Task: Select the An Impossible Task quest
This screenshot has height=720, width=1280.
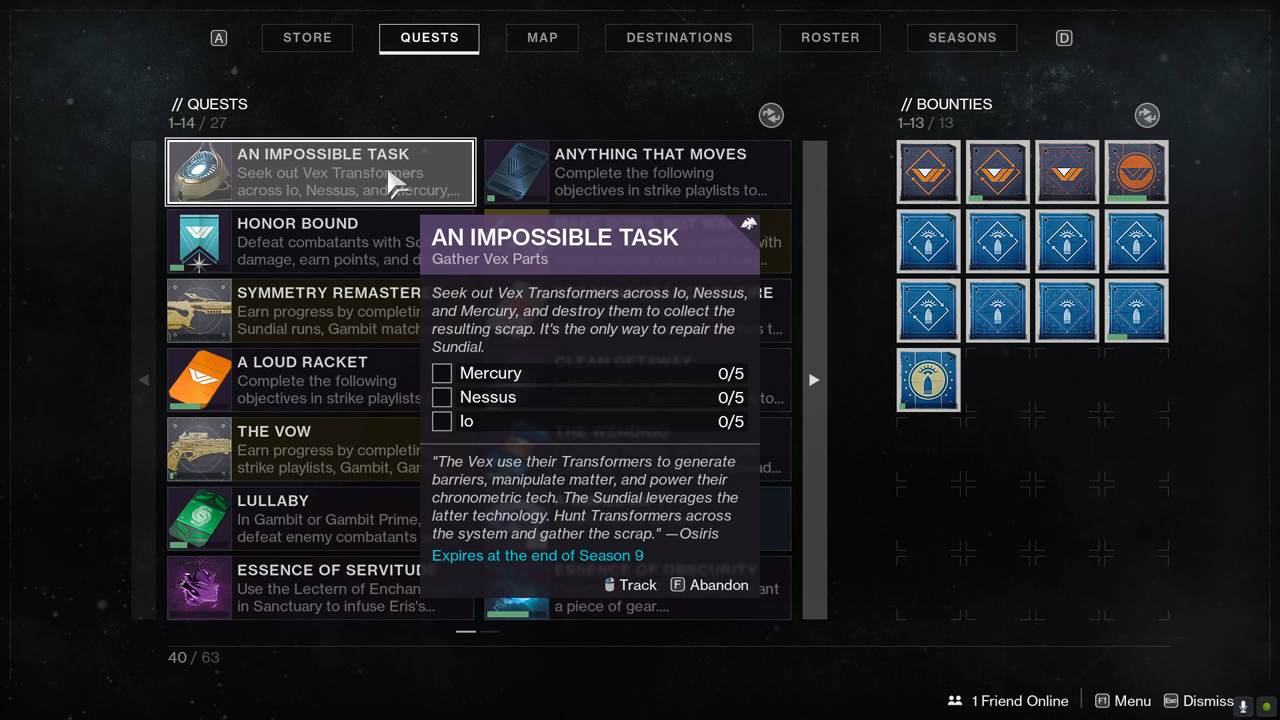Action: pos(320,172)
